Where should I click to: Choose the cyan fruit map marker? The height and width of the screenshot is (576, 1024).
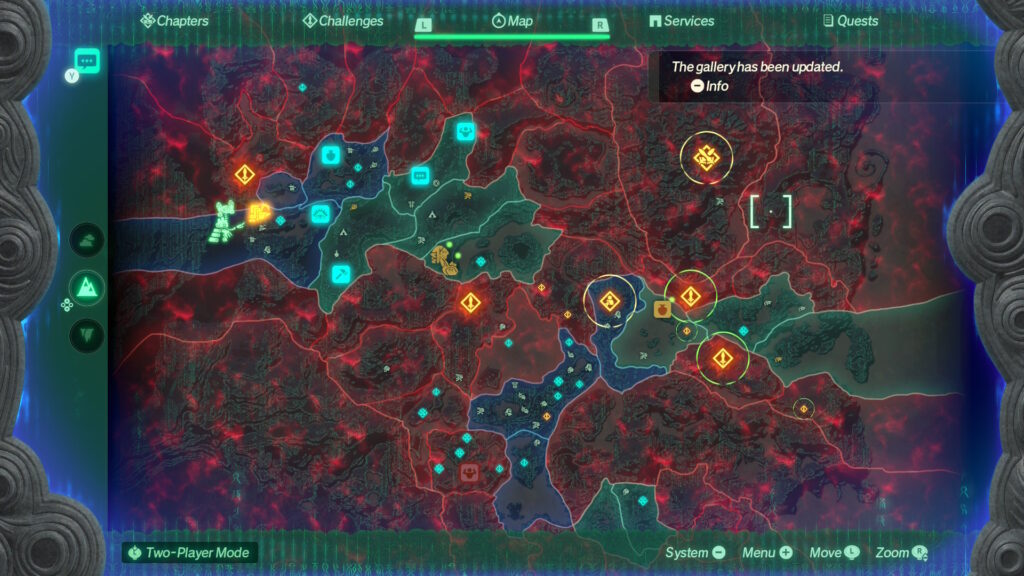click(x=331, y=155)
